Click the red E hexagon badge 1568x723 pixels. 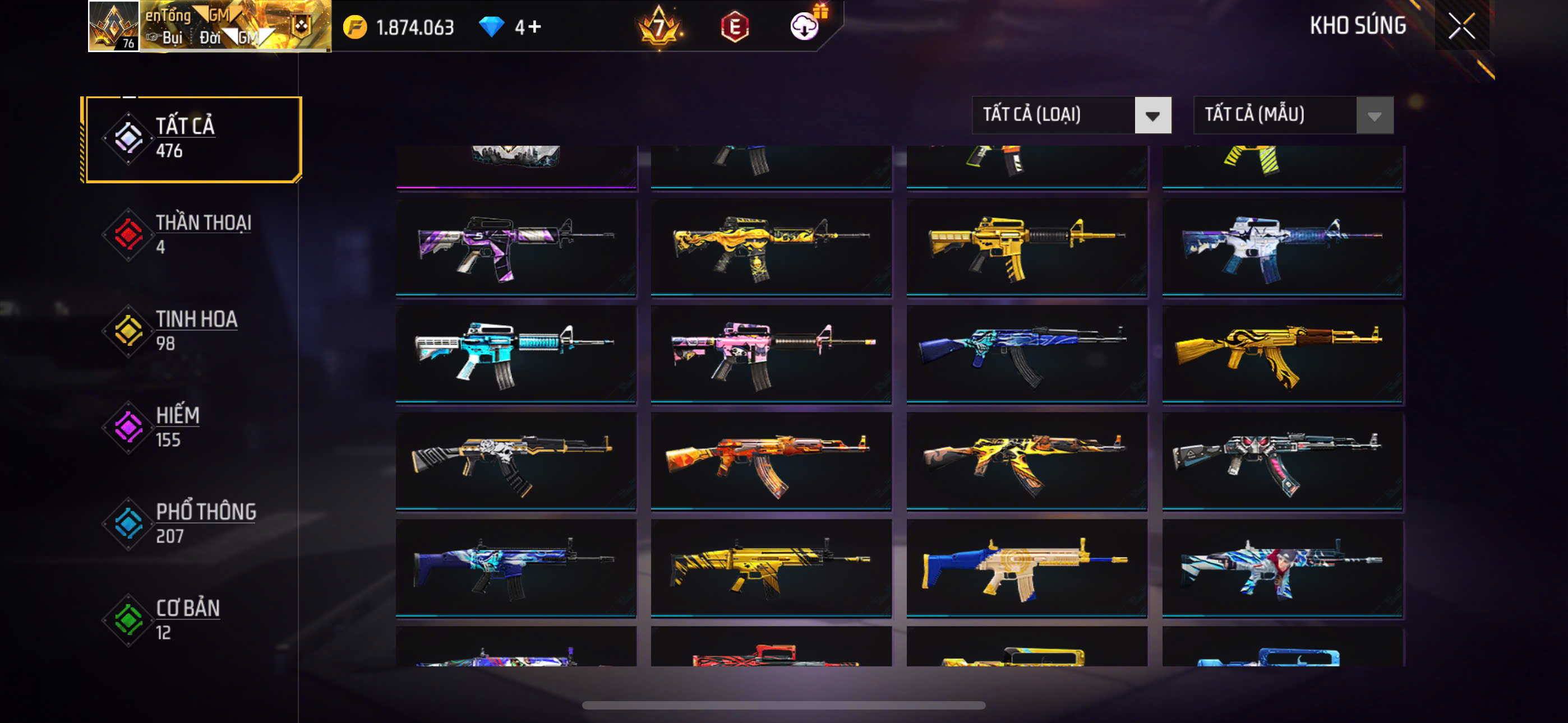tap(735, 27)
